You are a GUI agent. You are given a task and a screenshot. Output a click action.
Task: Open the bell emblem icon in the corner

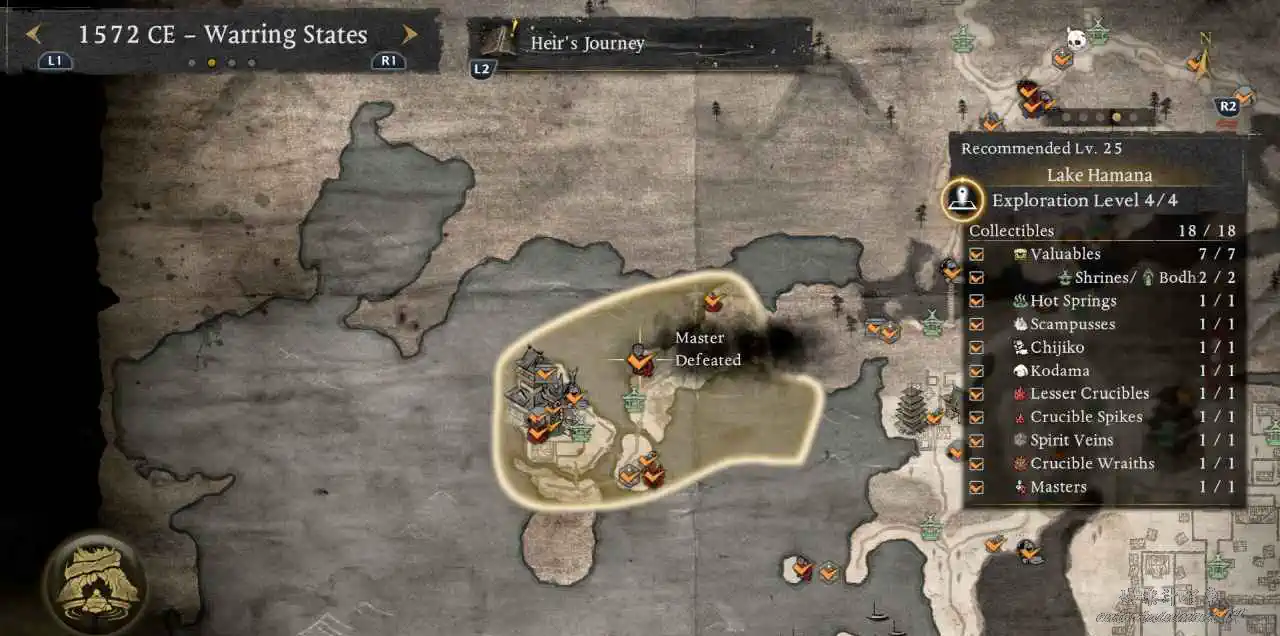[96, 582]
